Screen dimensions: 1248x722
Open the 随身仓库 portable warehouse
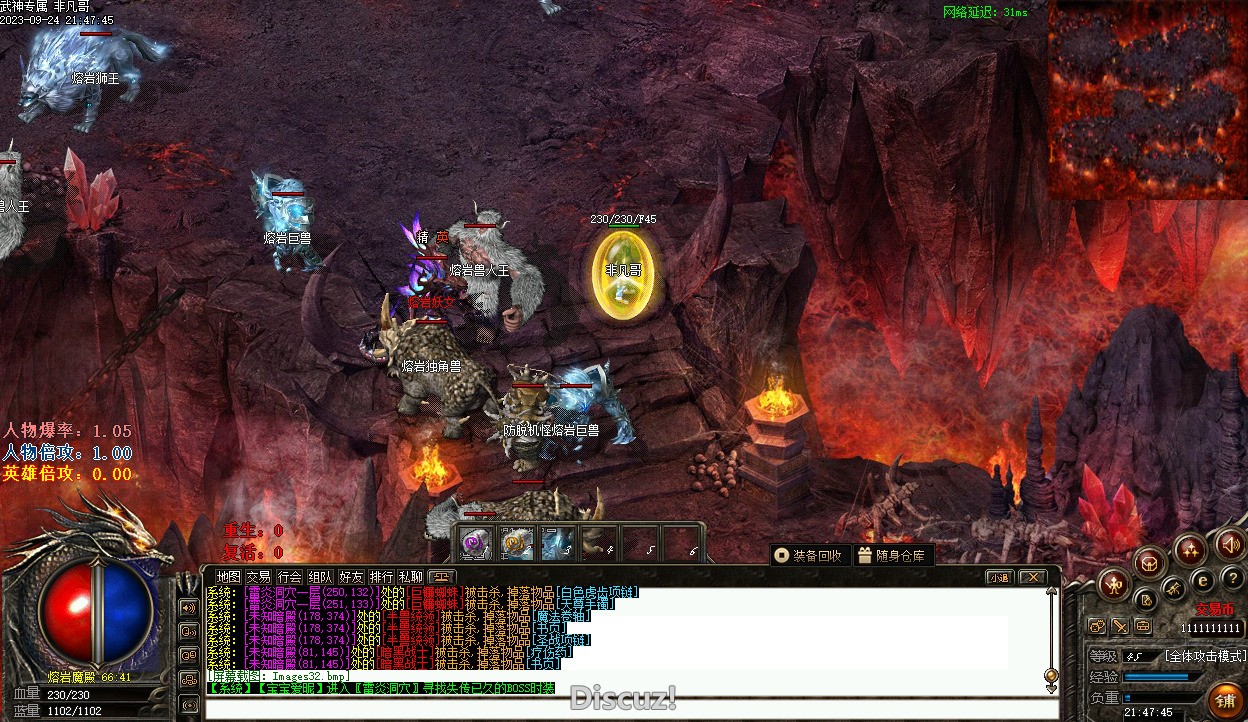click(x=891, y=556)
